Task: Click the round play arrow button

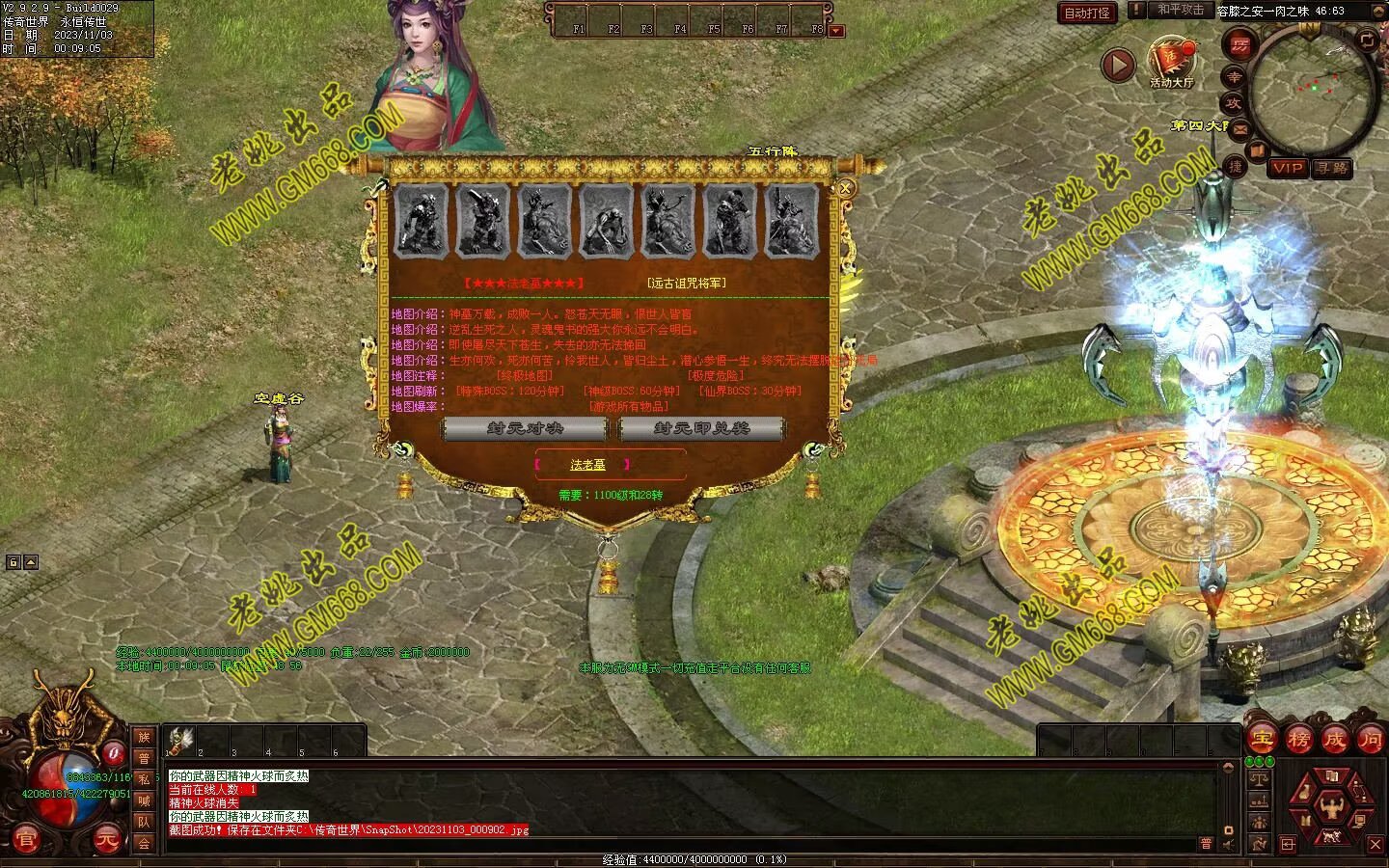Action: click(1118, 66)
